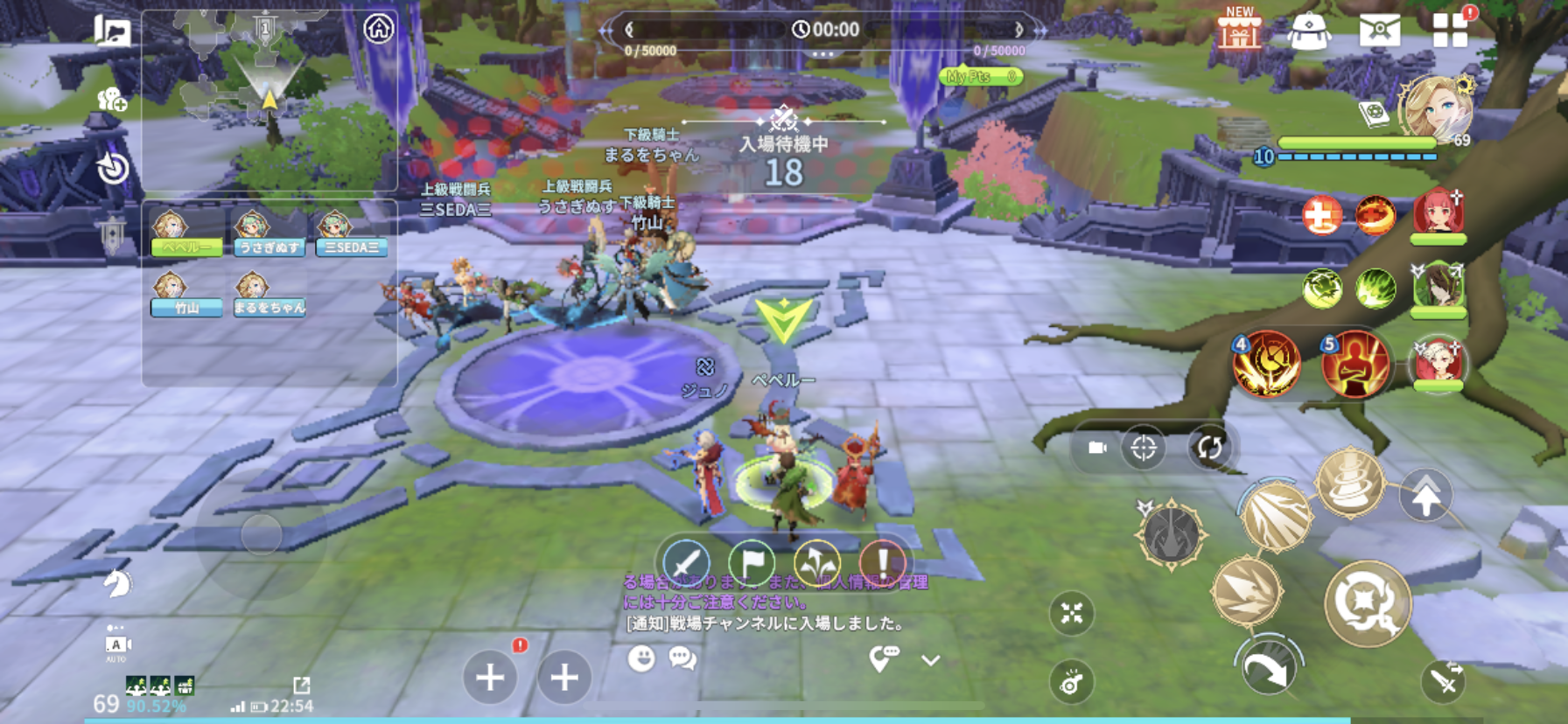Select party member 竹山

point(185,295)
